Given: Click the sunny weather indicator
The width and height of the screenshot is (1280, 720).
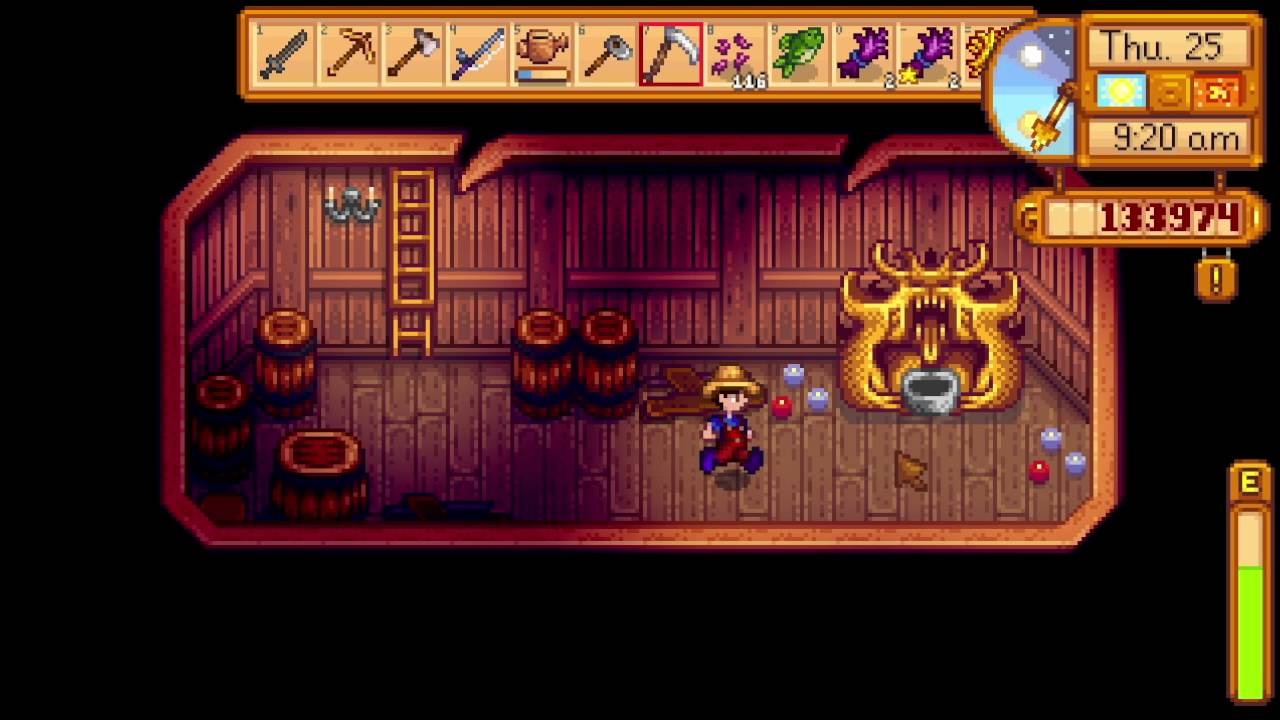Looking at the screenshot, I should 1122,92.
